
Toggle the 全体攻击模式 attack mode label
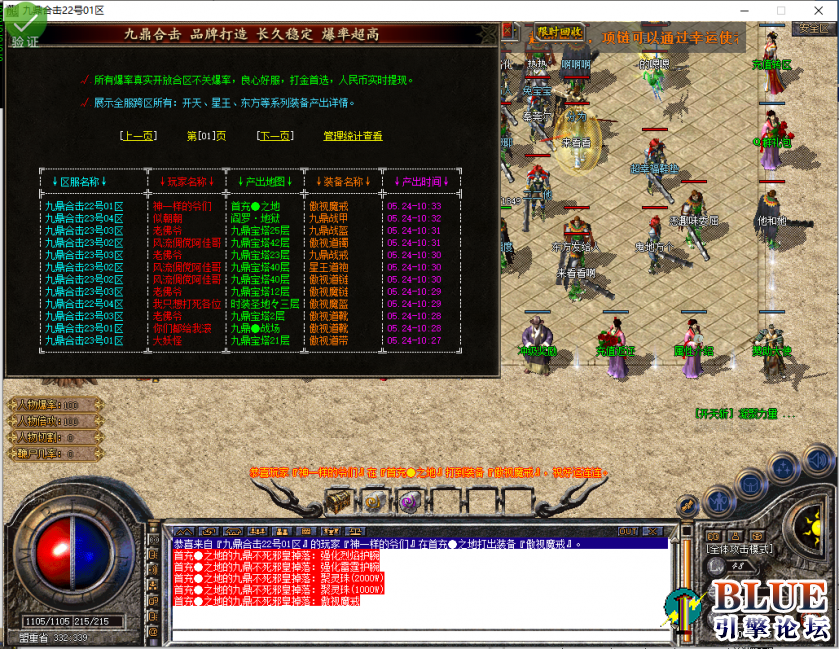click(741, 549)
